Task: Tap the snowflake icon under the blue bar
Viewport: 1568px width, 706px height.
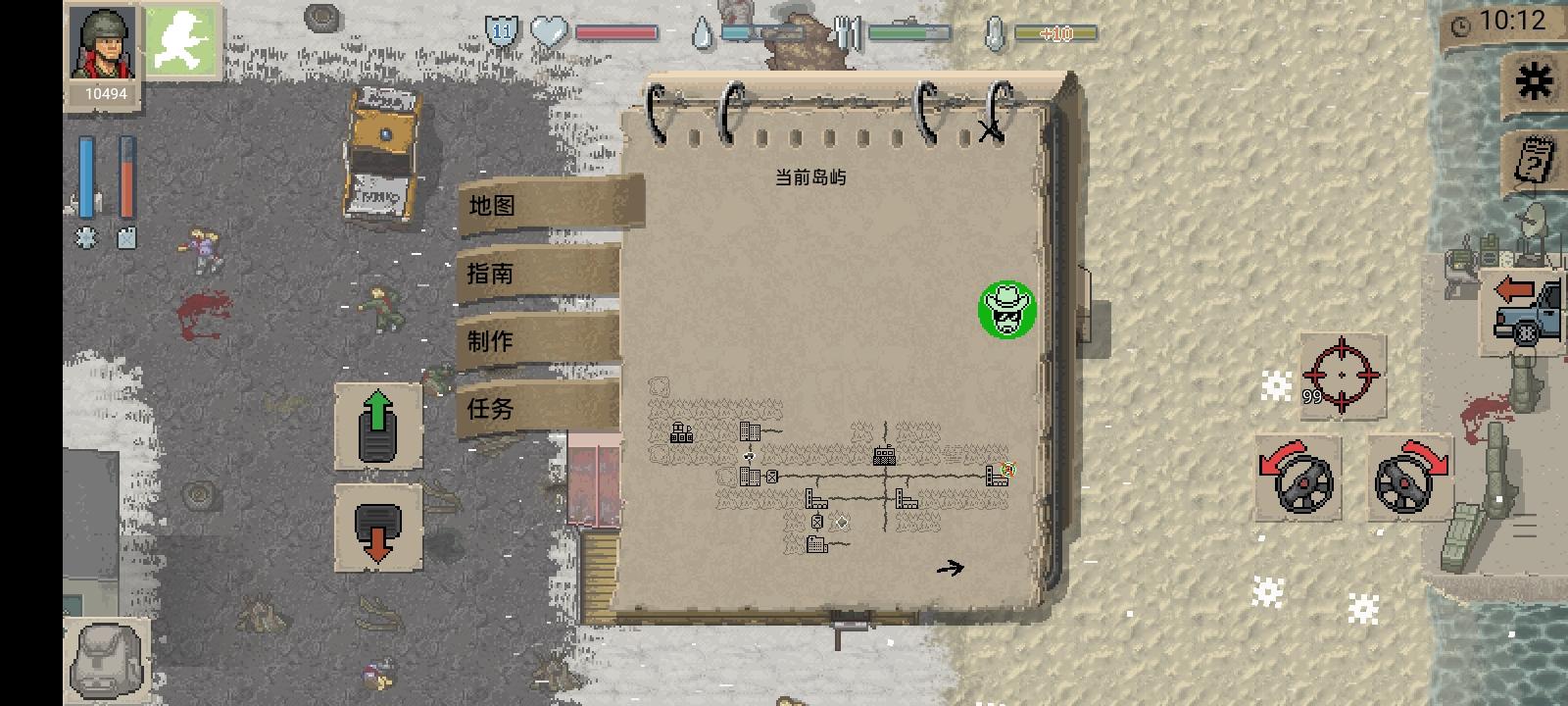Action: 86,235
